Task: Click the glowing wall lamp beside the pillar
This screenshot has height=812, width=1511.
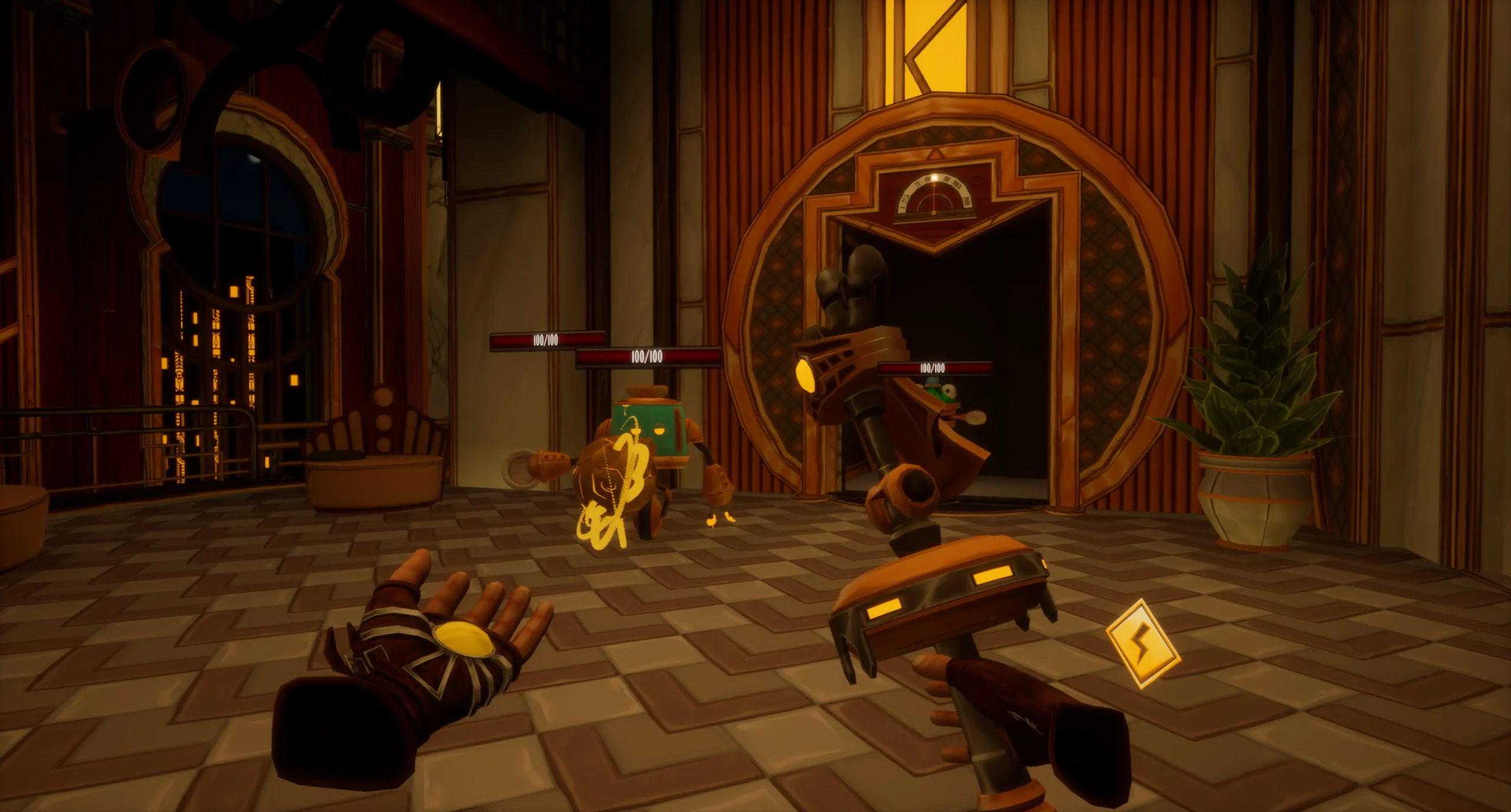Action: [440, 106]
